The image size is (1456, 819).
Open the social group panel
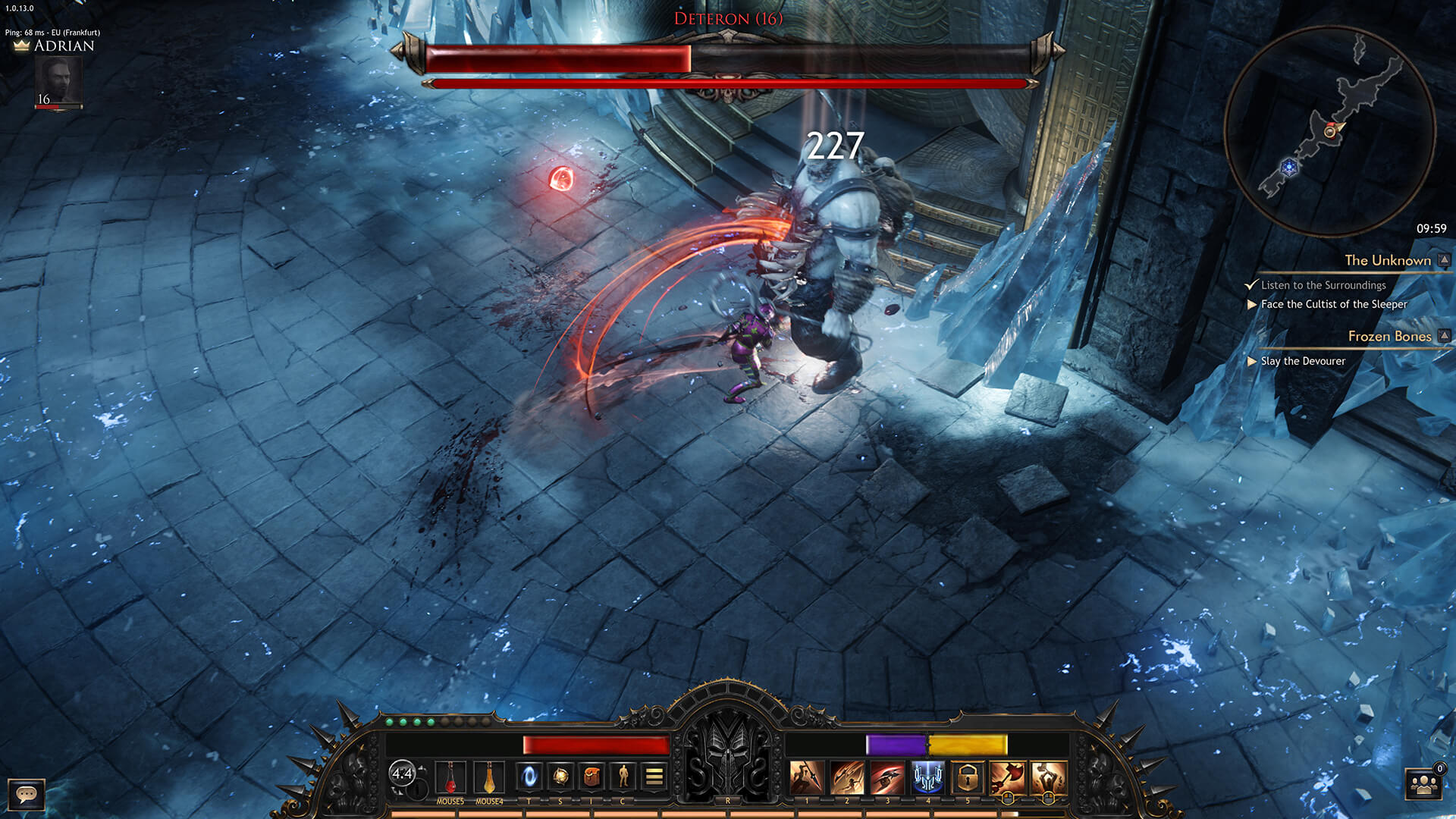pos(1423,785)
